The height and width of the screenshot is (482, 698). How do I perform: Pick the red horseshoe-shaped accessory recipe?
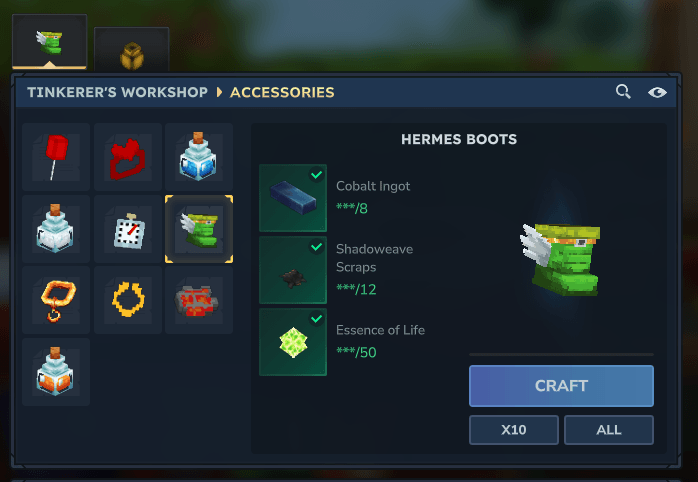tap(128, 157)
